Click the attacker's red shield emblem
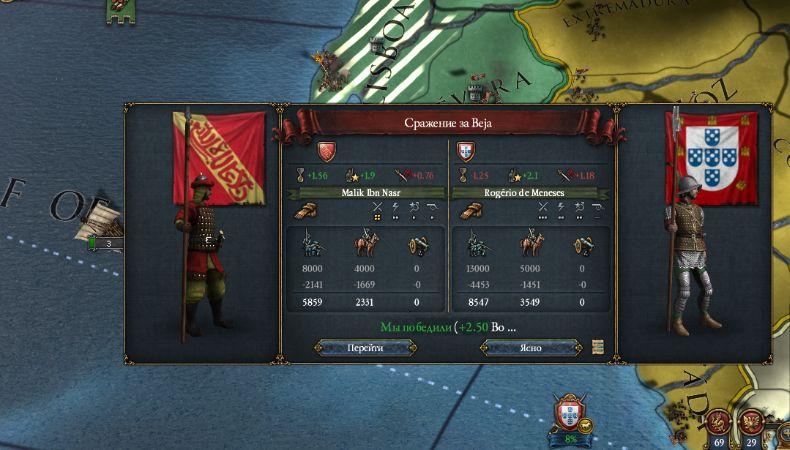The image size is (790, 450). pyautogui.click(x=326, y=152)
